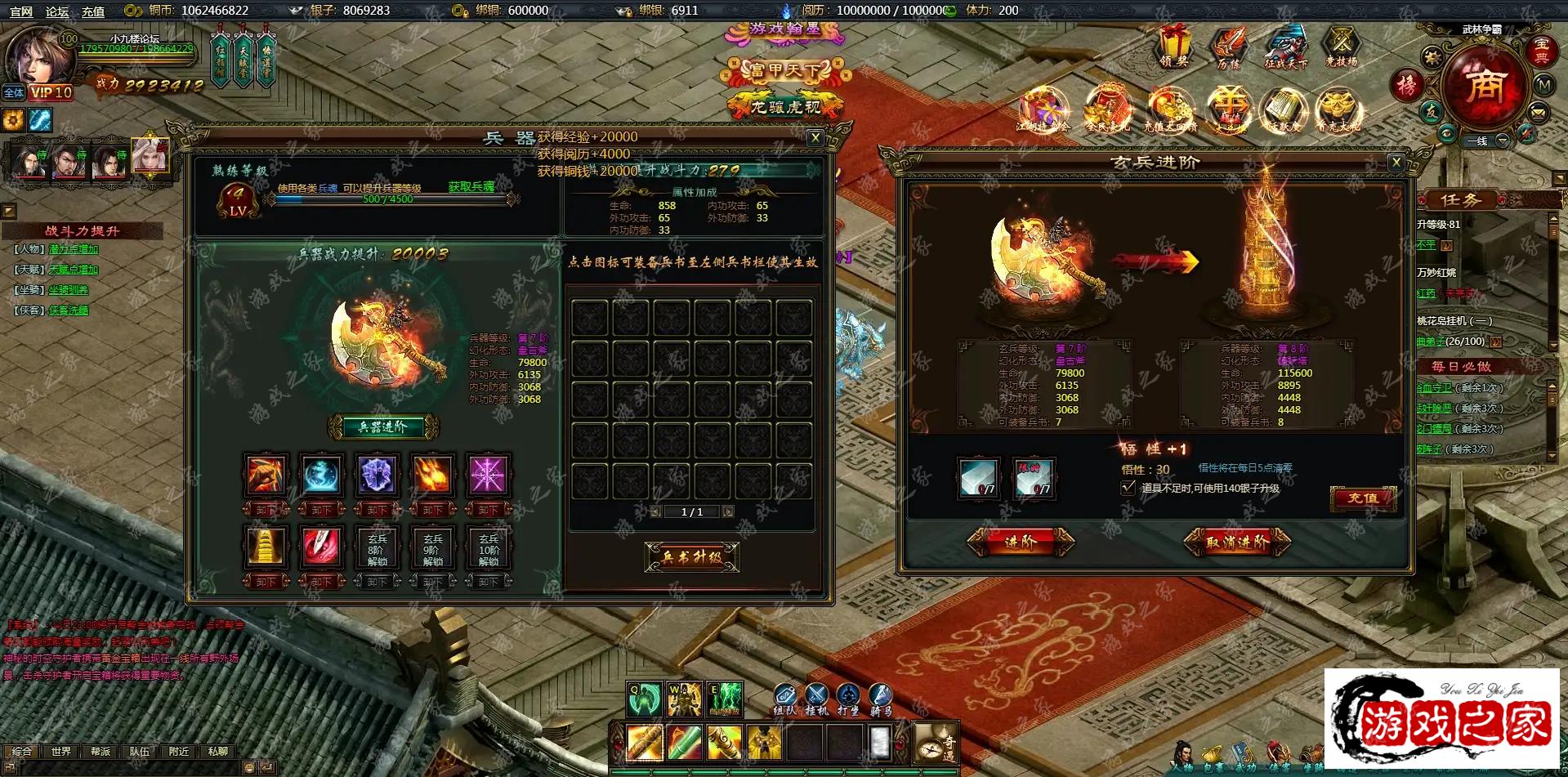Image resolution: width=1568 pixels, height=777 pixels.
Task: Toggle the use-silver-when-items-insufficient checkbox
Action: coord(1128,488)
